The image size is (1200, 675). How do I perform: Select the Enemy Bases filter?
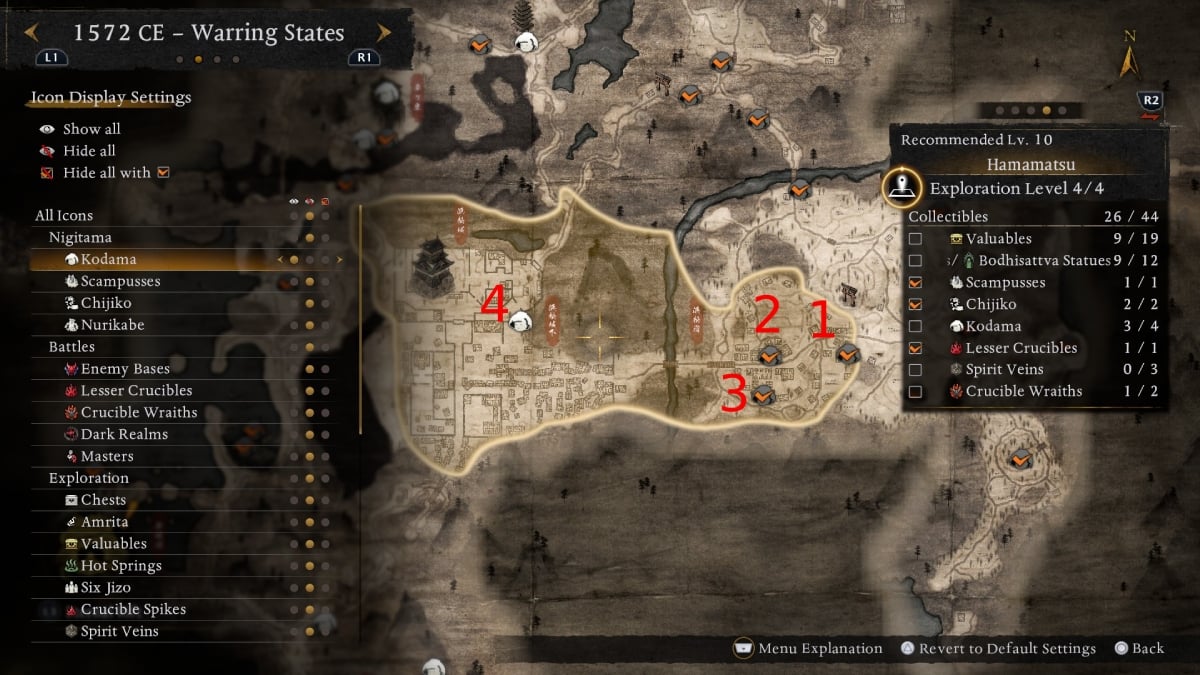125,369
